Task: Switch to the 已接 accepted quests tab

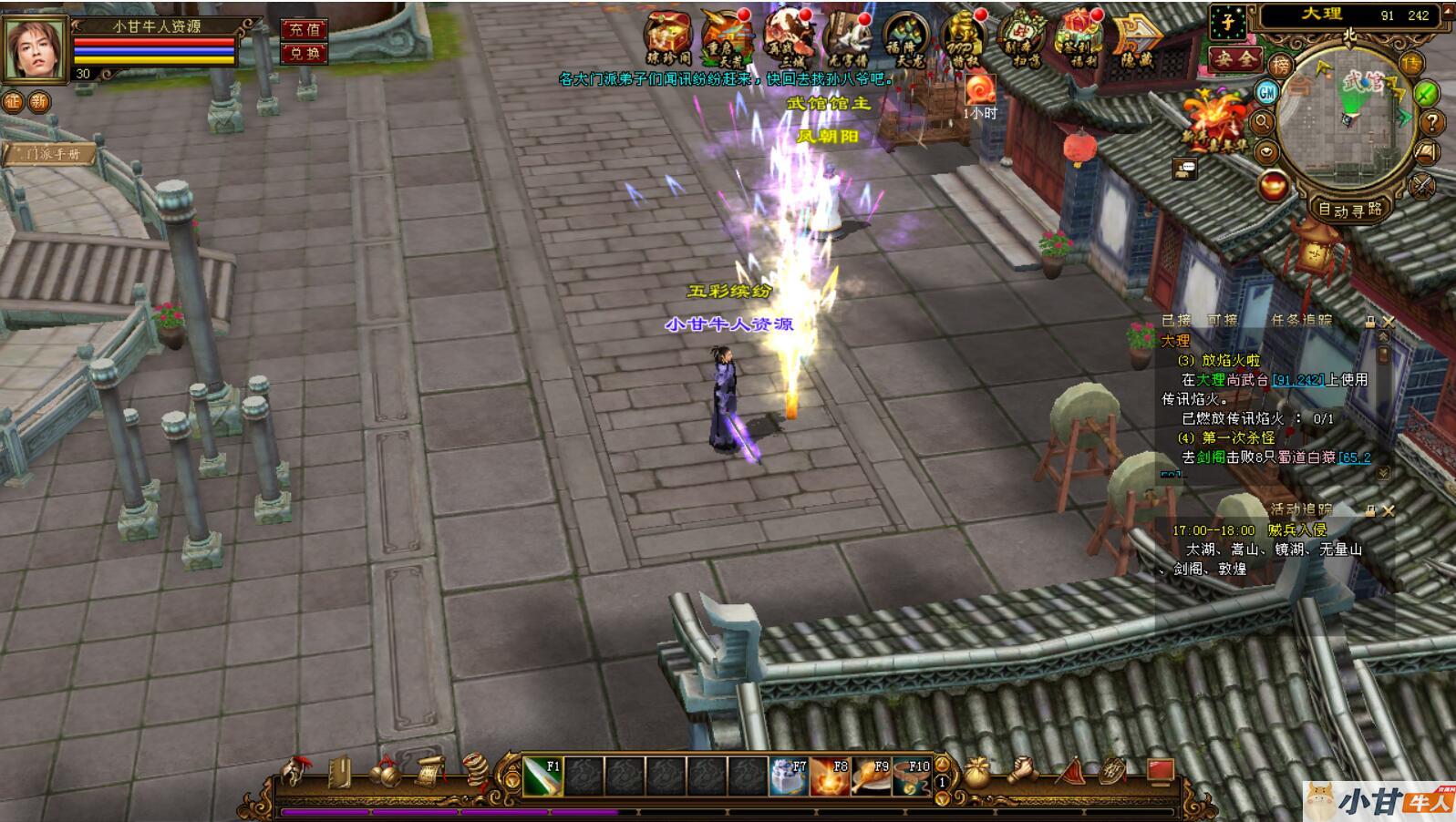Action: (x=1176, y=321)
